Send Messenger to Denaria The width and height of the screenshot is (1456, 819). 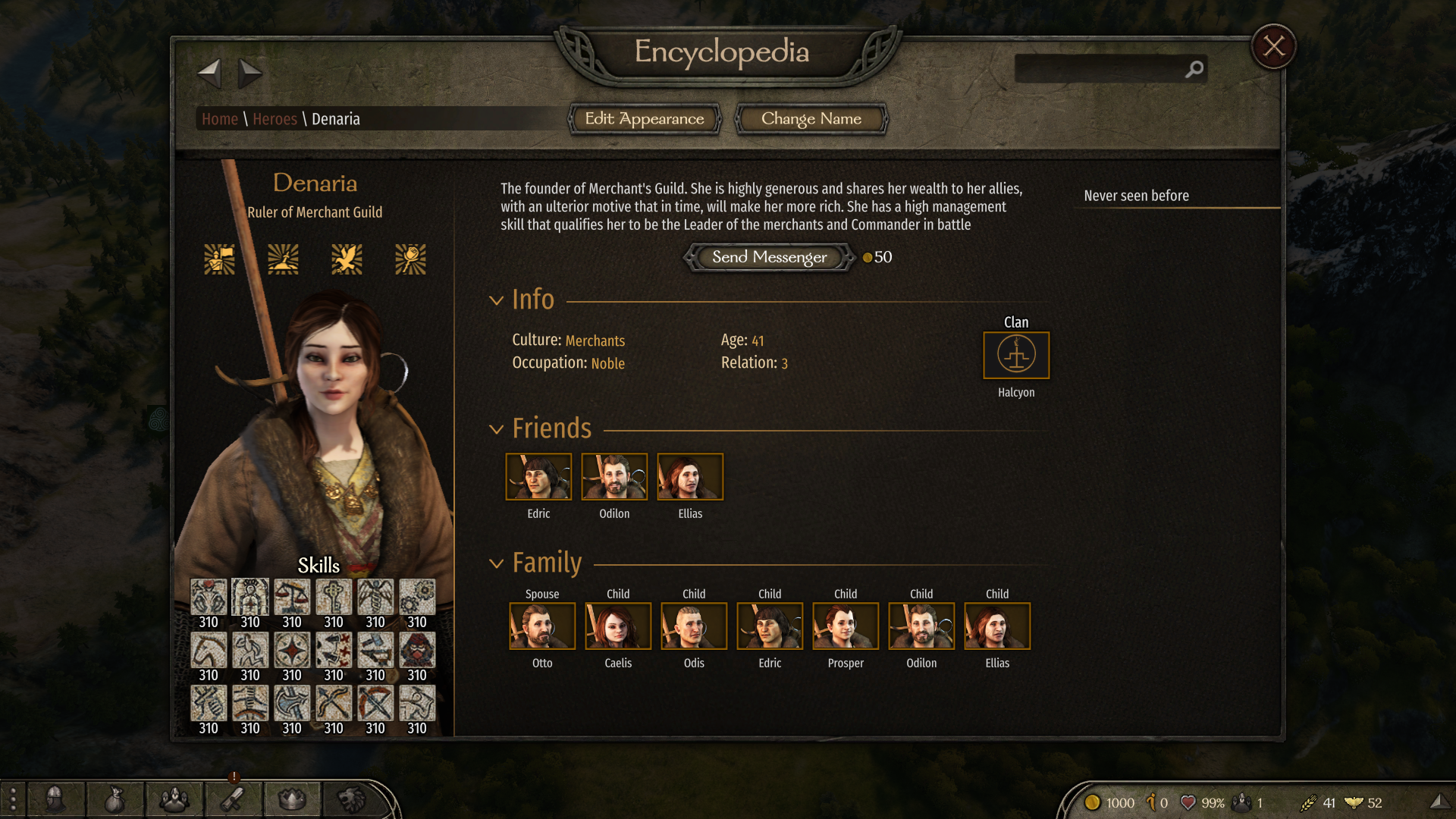pyautogui.click(x=769, y=257)
